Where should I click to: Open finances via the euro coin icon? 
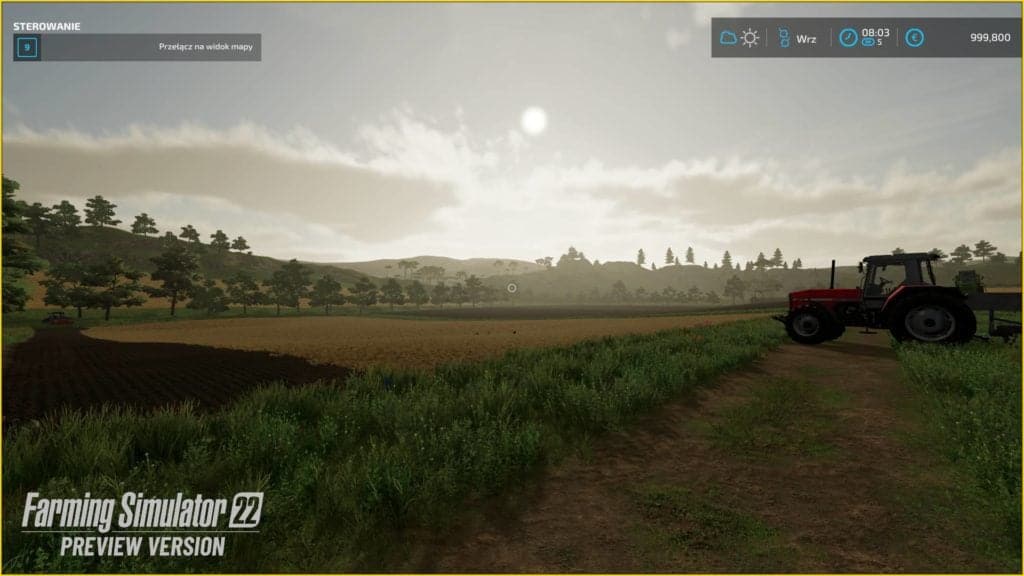(x=914, y=38)
